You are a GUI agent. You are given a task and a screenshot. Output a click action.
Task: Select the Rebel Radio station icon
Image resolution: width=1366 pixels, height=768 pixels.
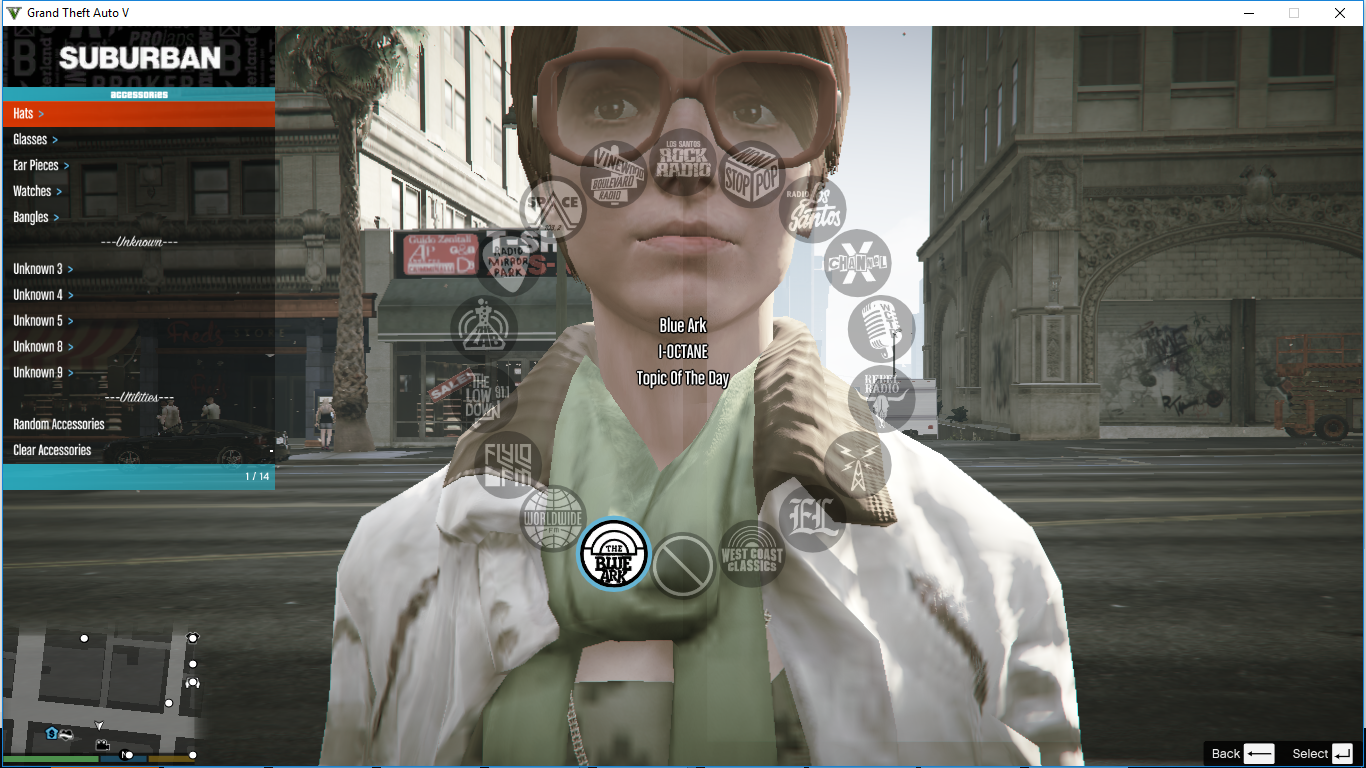883,398
